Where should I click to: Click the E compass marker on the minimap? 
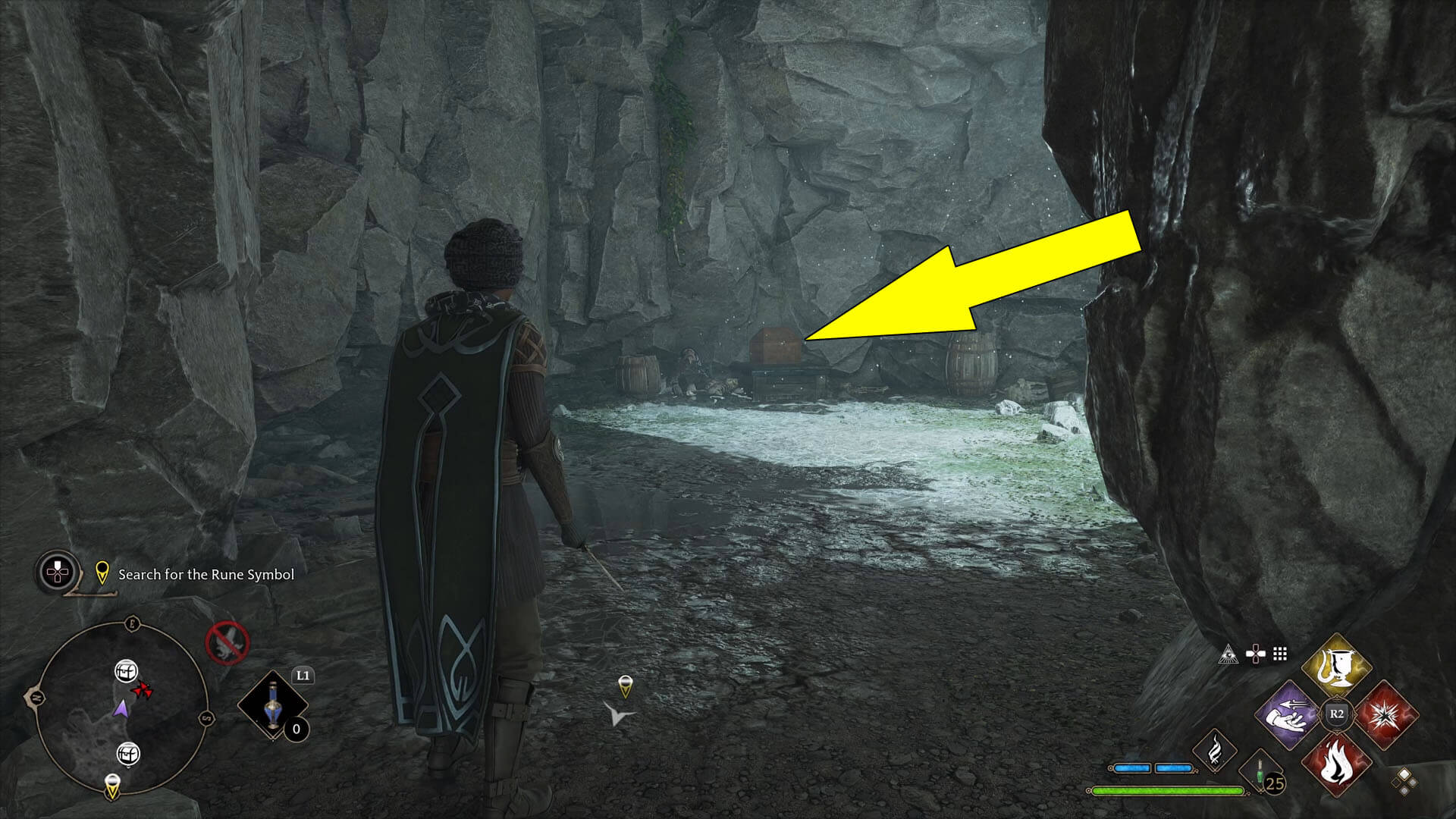point(132,622)
